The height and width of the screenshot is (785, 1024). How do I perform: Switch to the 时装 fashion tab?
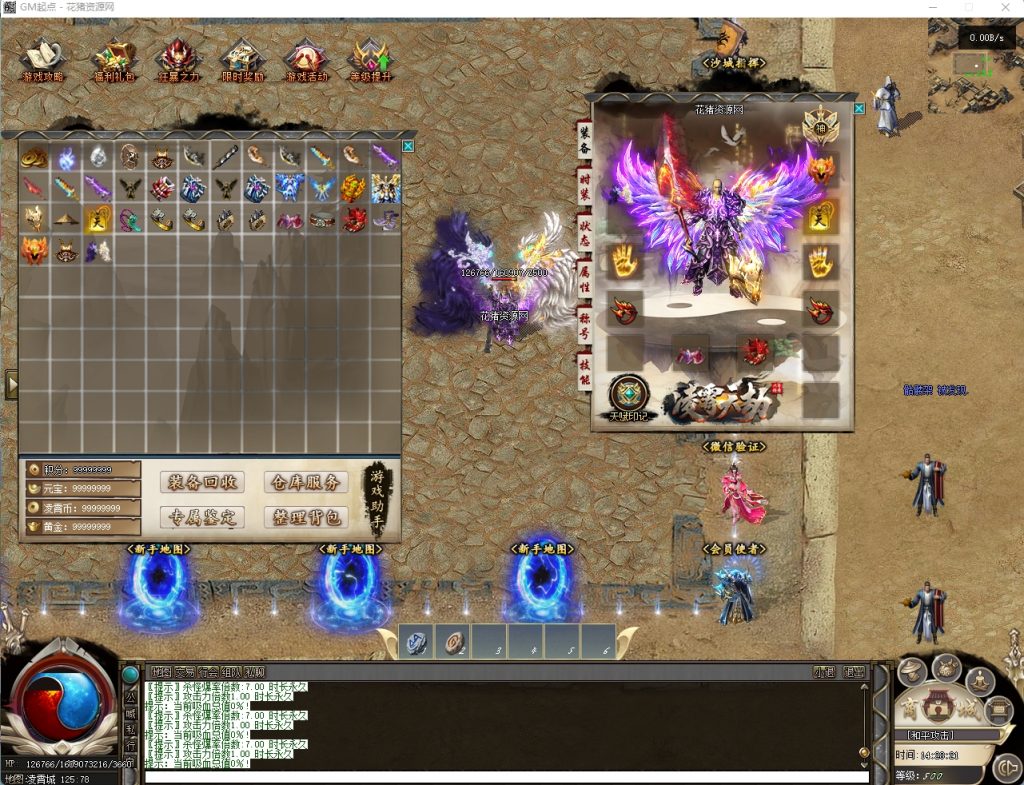click(x=584, y=187)
